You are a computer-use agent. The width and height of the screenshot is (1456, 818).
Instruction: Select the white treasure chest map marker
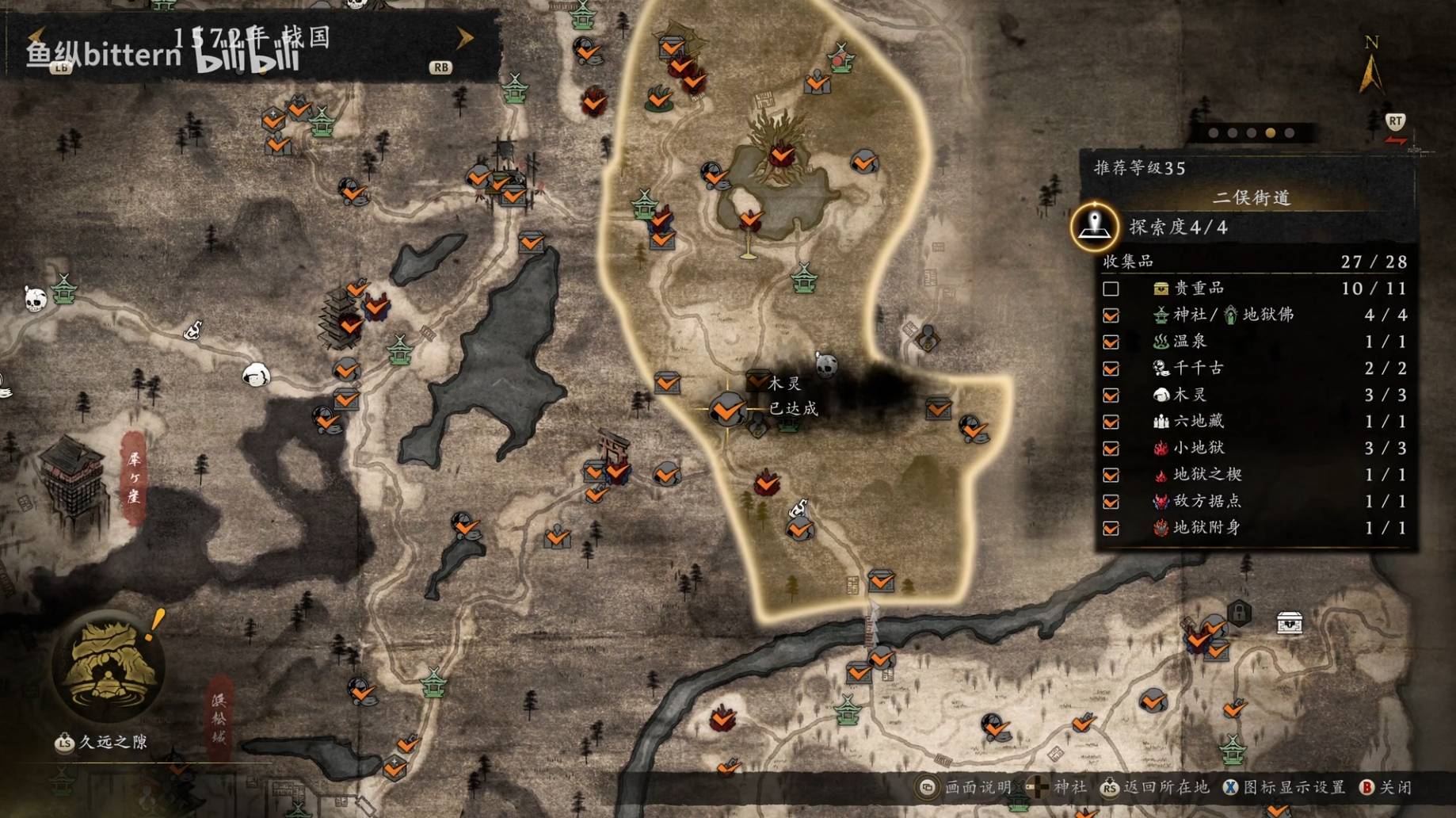[1289, 623]
